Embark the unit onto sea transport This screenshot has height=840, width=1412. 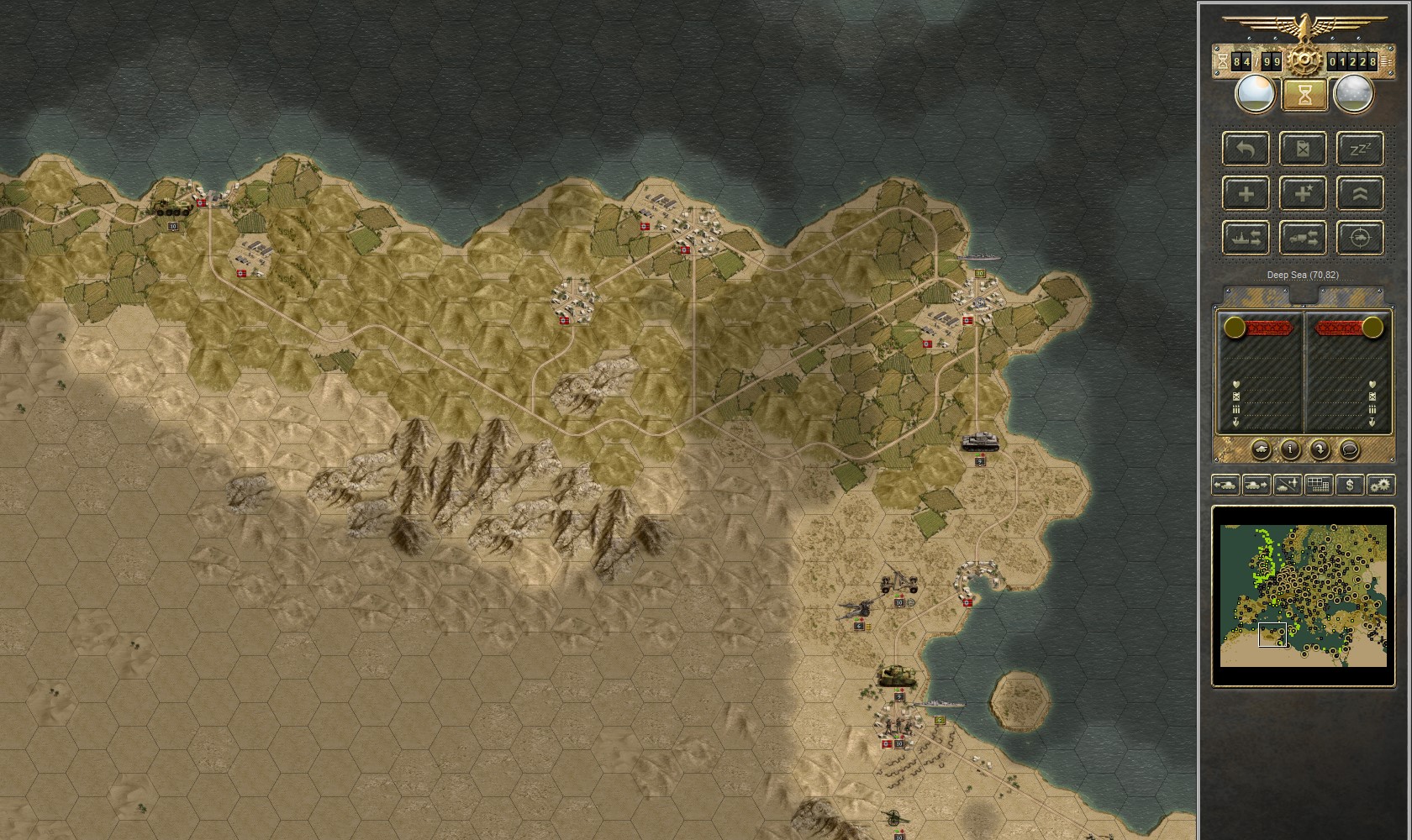[1246, 238]
